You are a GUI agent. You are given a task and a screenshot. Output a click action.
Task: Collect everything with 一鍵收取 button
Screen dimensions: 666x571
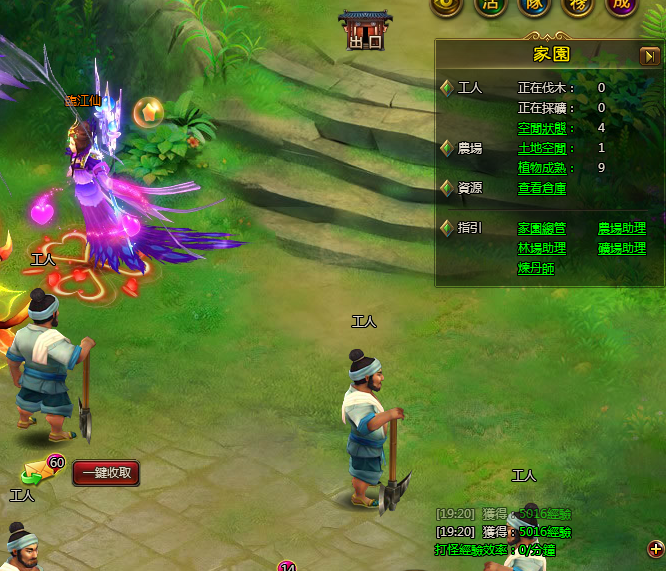pyautogui.click(x=106, y=473)
